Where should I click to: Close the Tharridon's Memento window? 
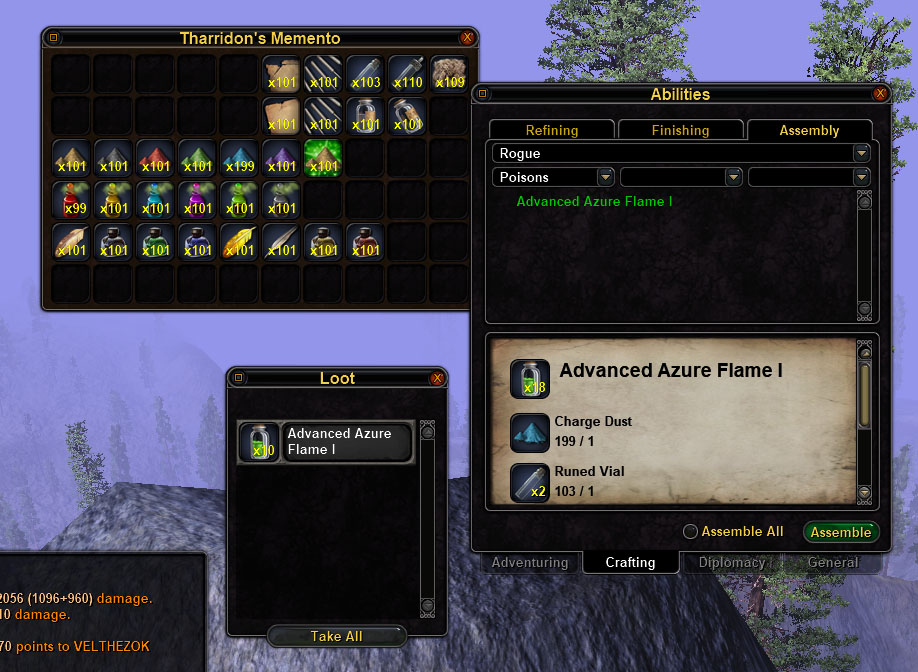467,38
